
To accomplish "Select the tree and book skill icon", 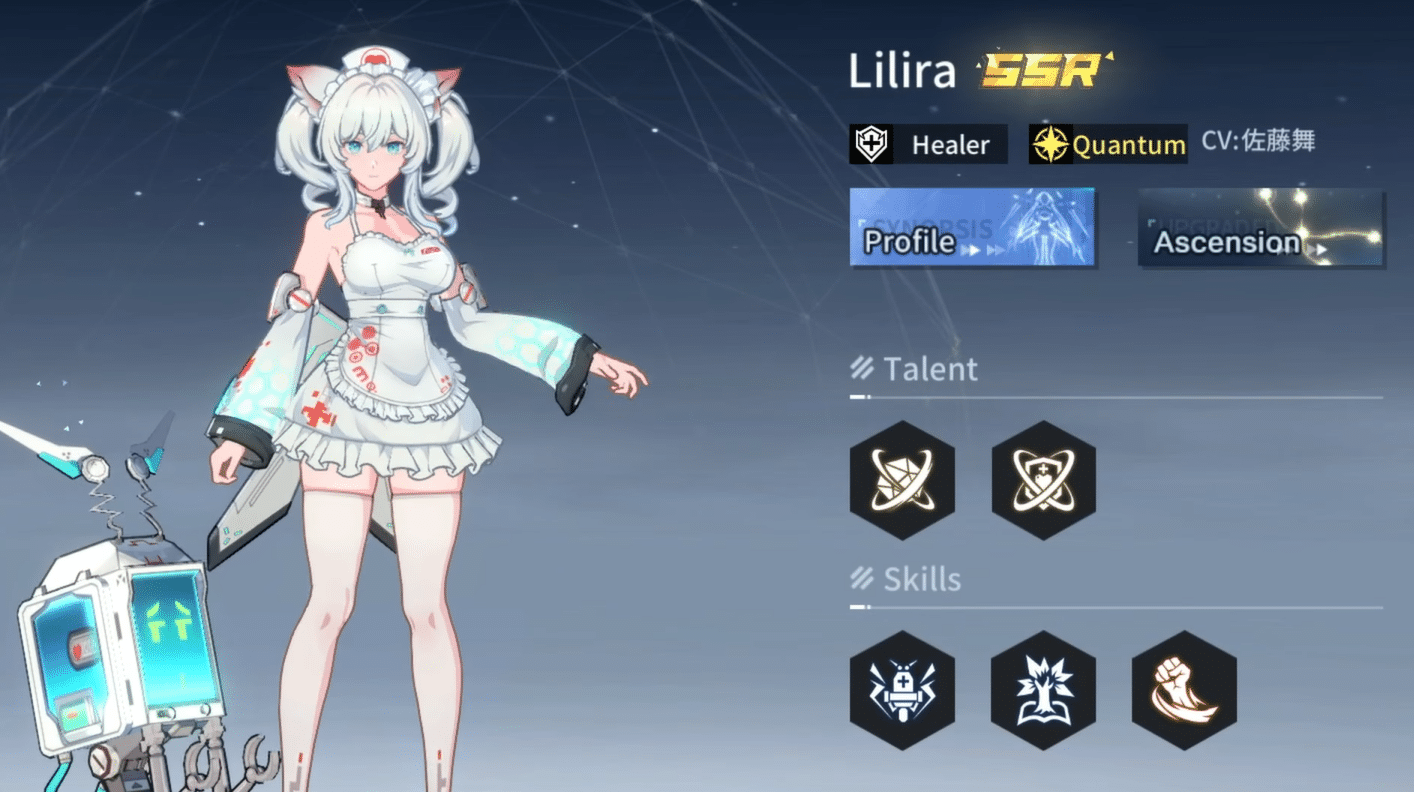I will click(1043, 691).
